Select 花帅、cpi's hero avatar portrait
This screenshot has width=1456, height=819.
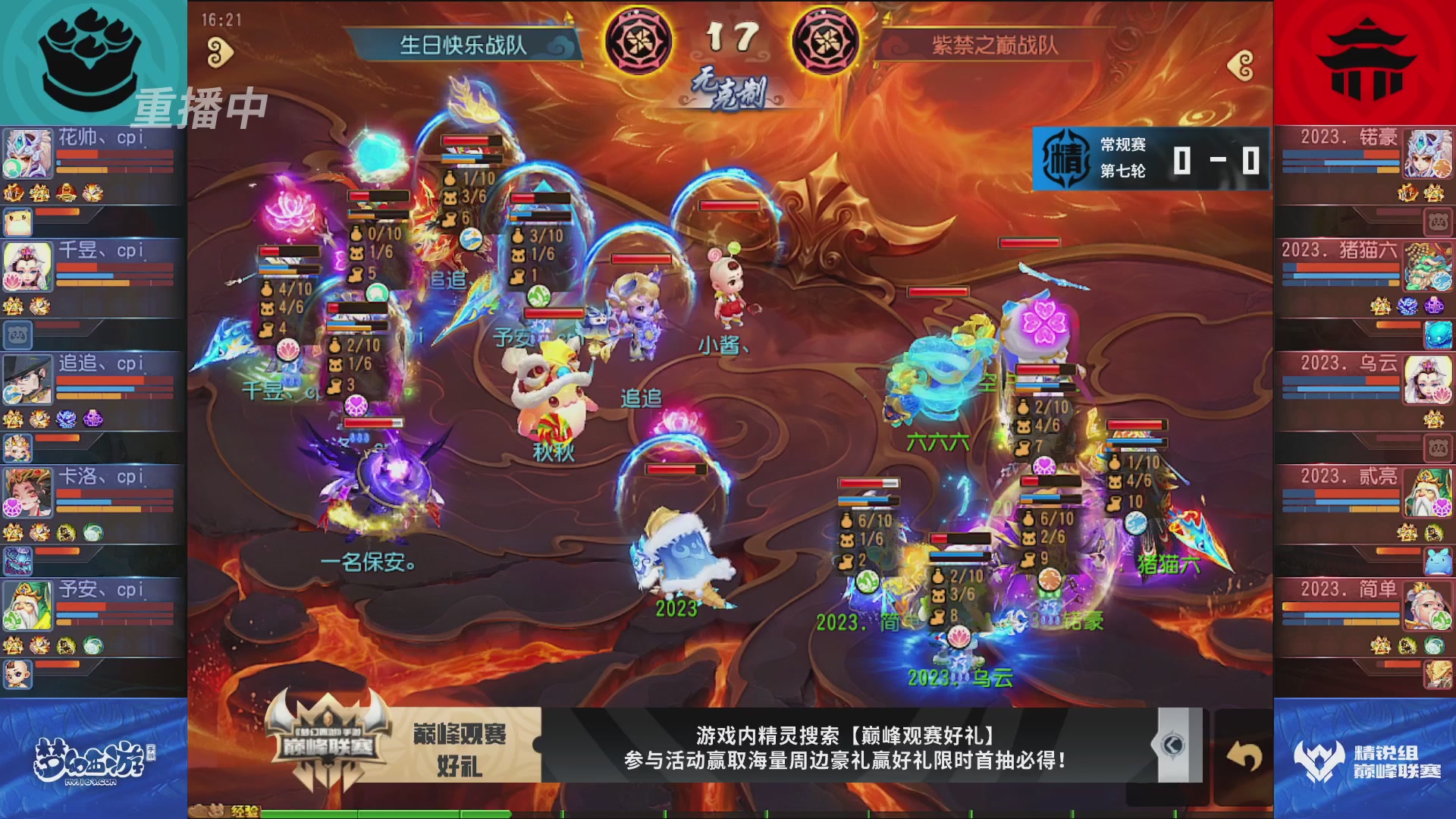[x=27, y=154]
